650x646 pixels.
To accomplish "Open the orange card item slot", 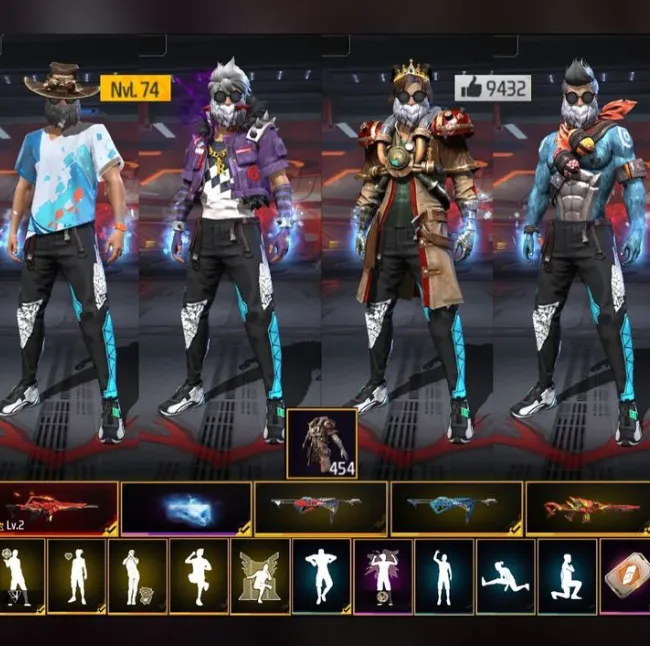I will [x=626, y=576].
